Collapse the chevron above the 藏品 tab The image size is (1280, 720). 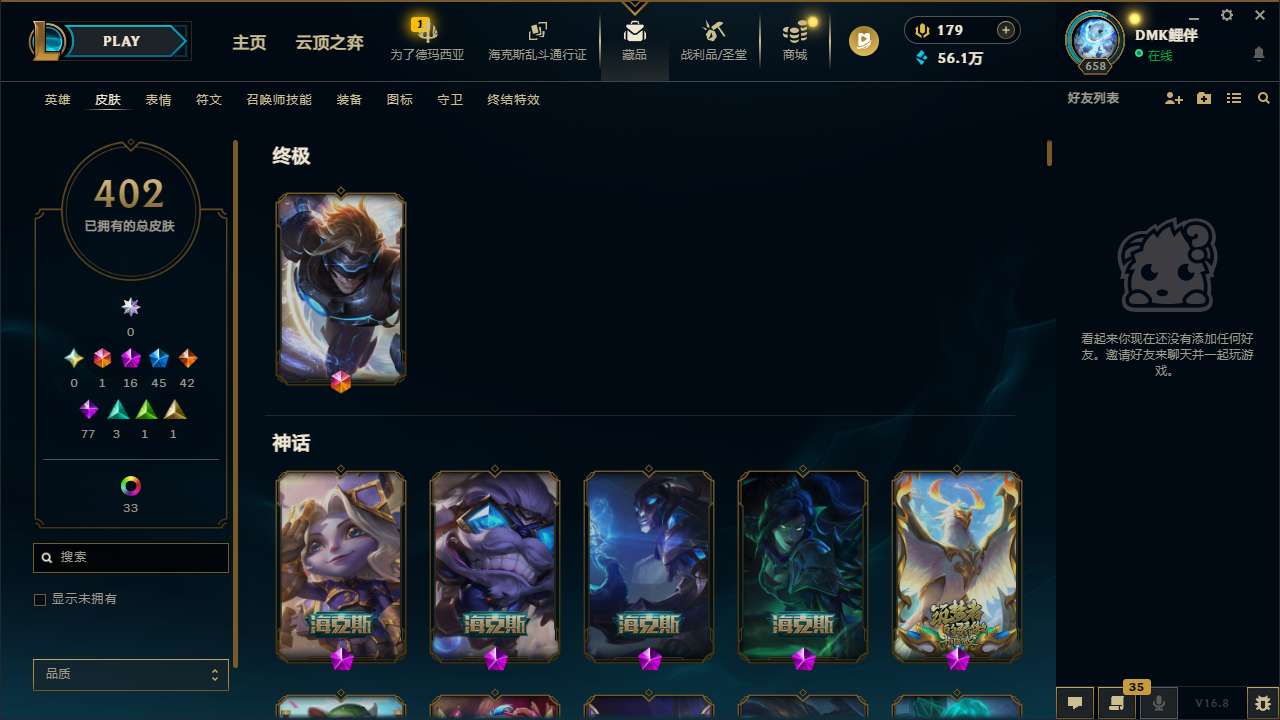point(634,6)
